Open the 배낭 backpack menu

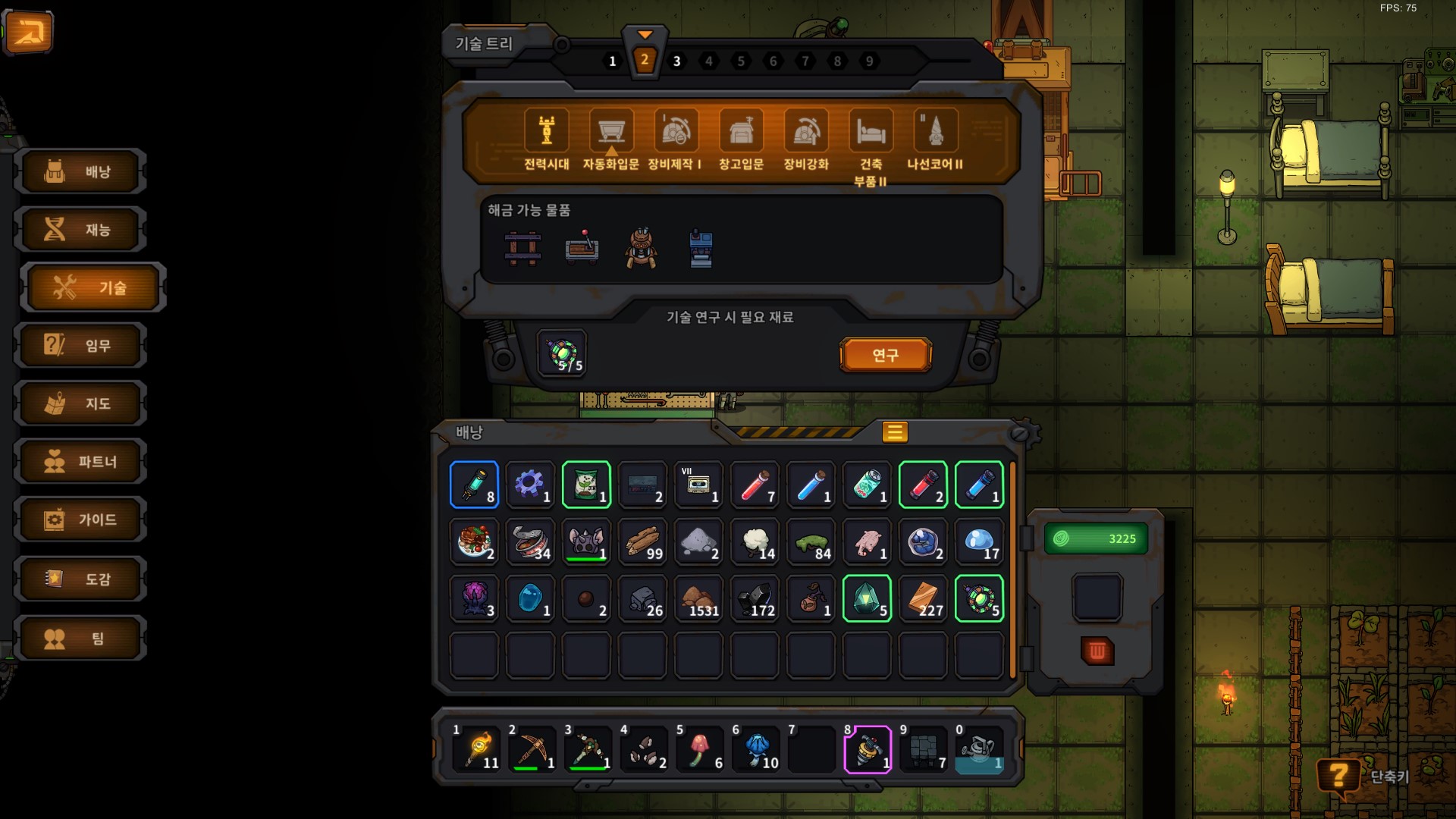[80, 172]
